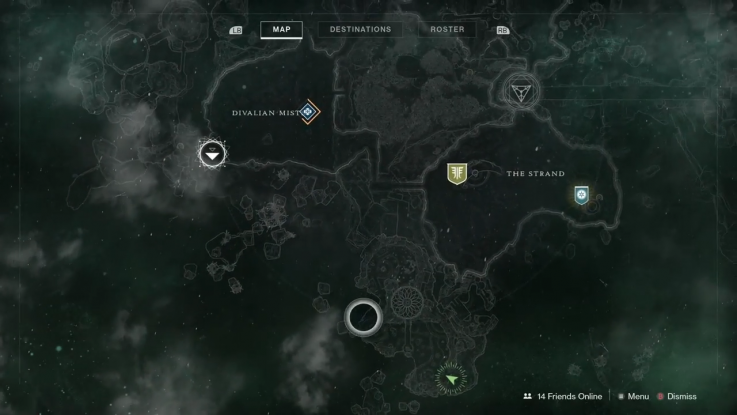
Task: Select the Divalian Mists landing zone marker
Action: (309, 112)
